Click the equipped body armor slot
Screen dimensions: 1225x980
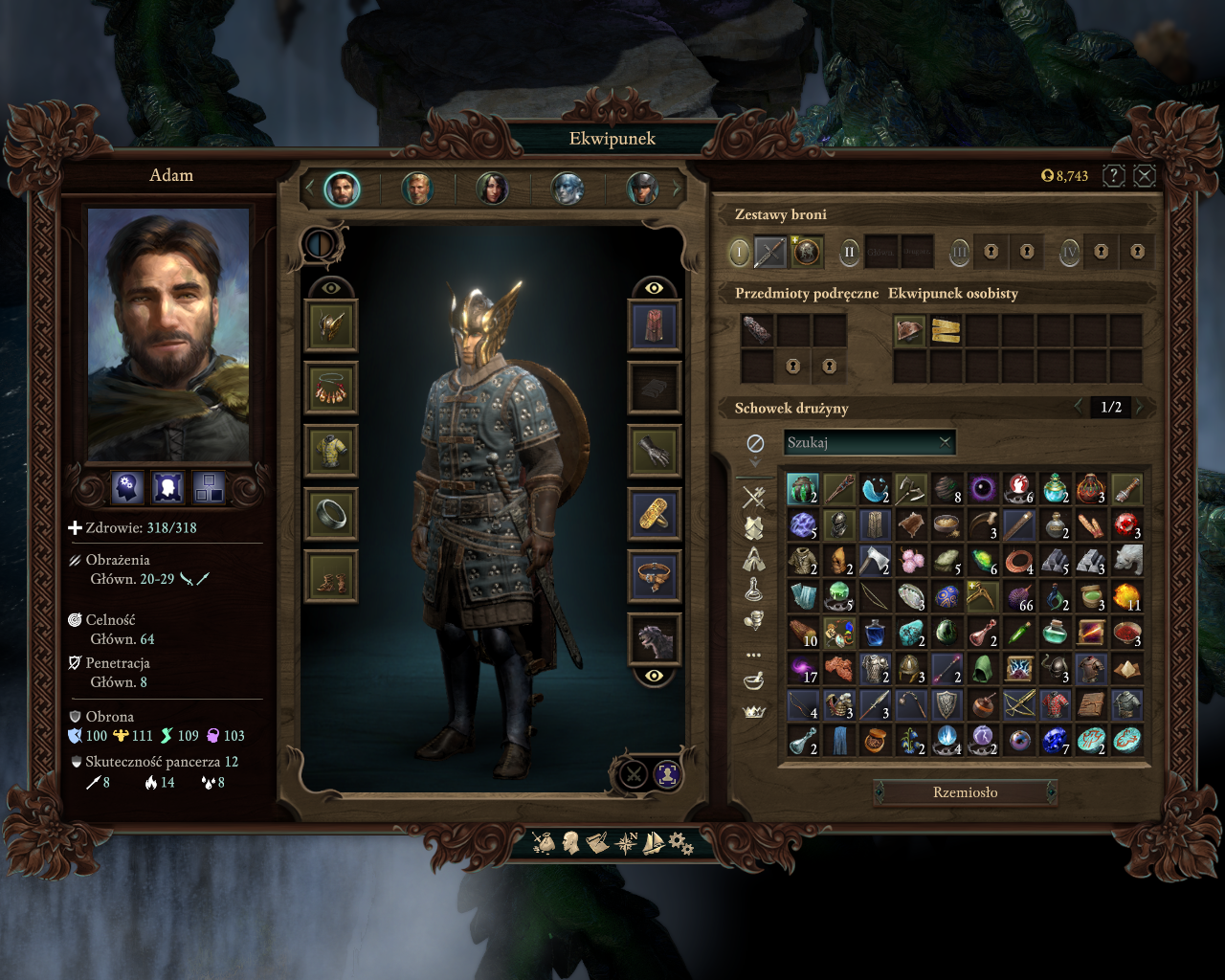coord(331,451)
